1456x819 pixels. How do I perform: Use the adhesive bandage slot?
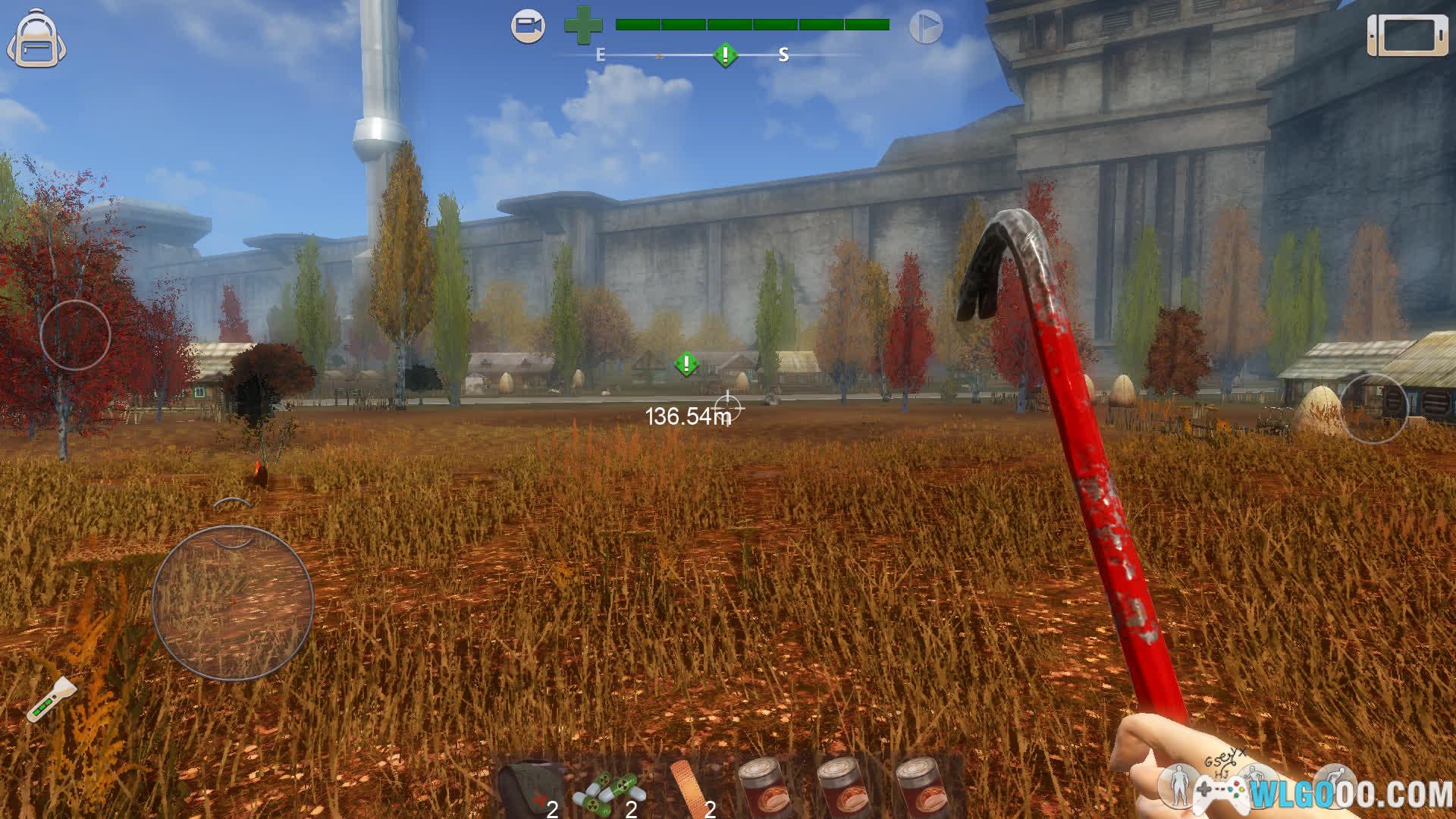(x=691, y=789)
